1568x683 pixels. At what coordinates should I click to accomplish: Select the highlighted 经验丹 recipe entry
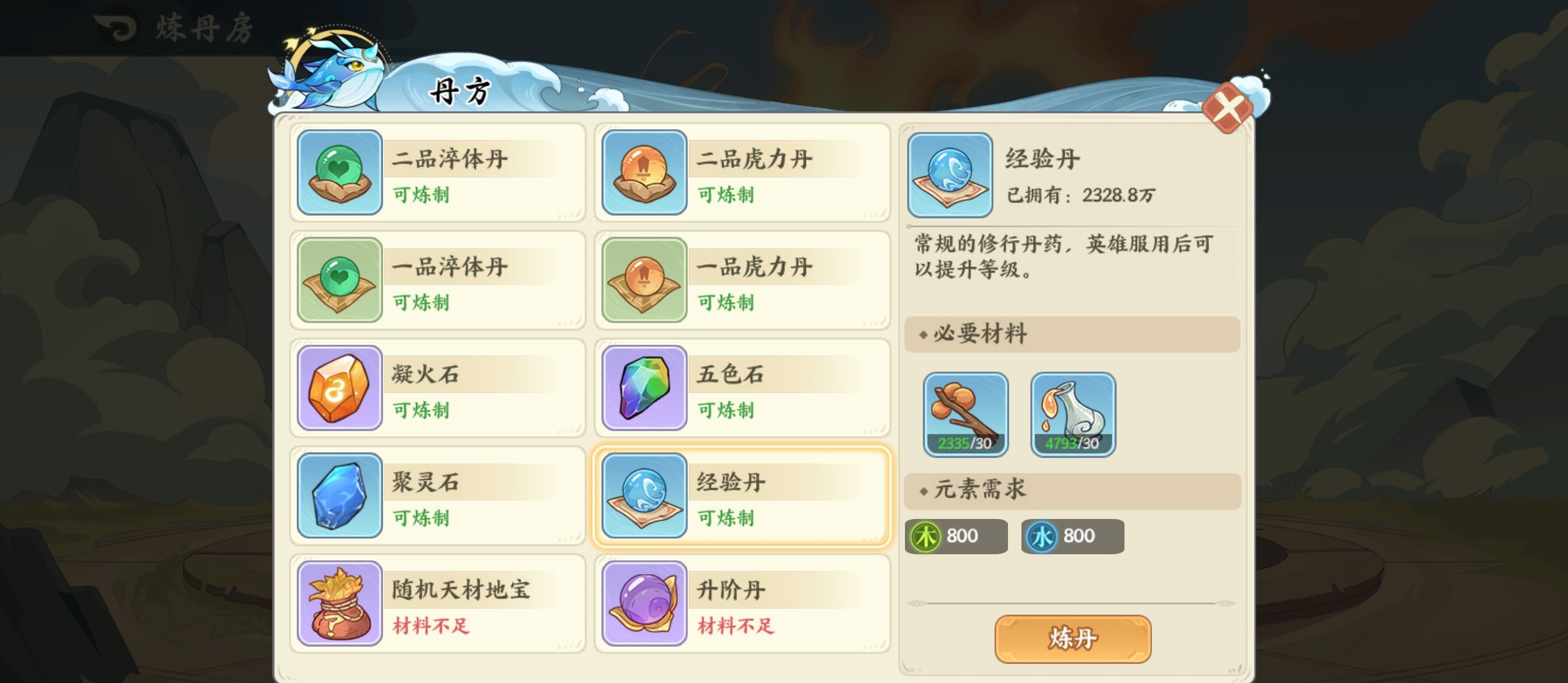(740, 496)
